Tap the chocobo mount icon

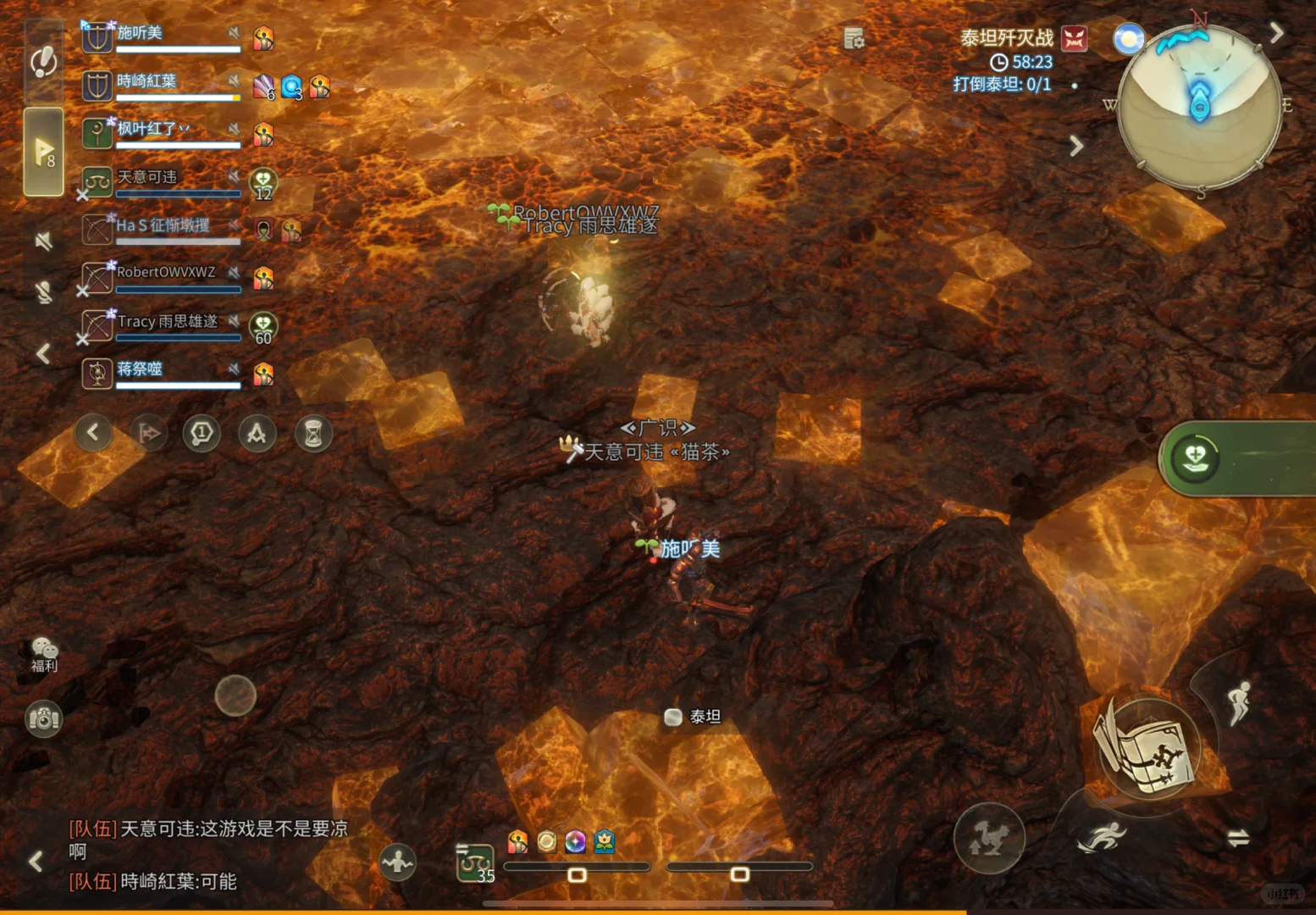click(989, 838)
